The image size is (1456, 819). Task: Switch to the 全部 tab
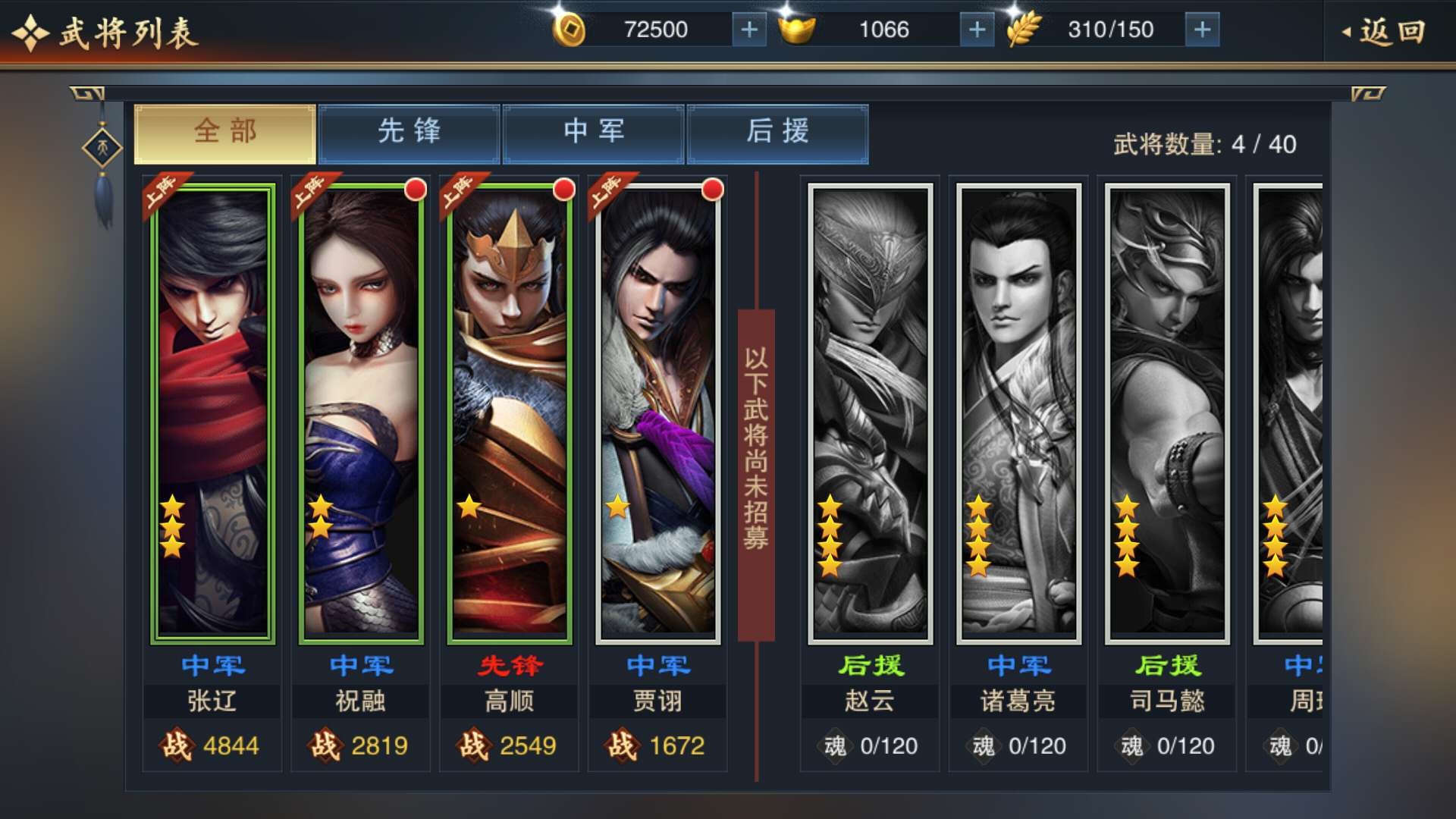pos(225,133)
